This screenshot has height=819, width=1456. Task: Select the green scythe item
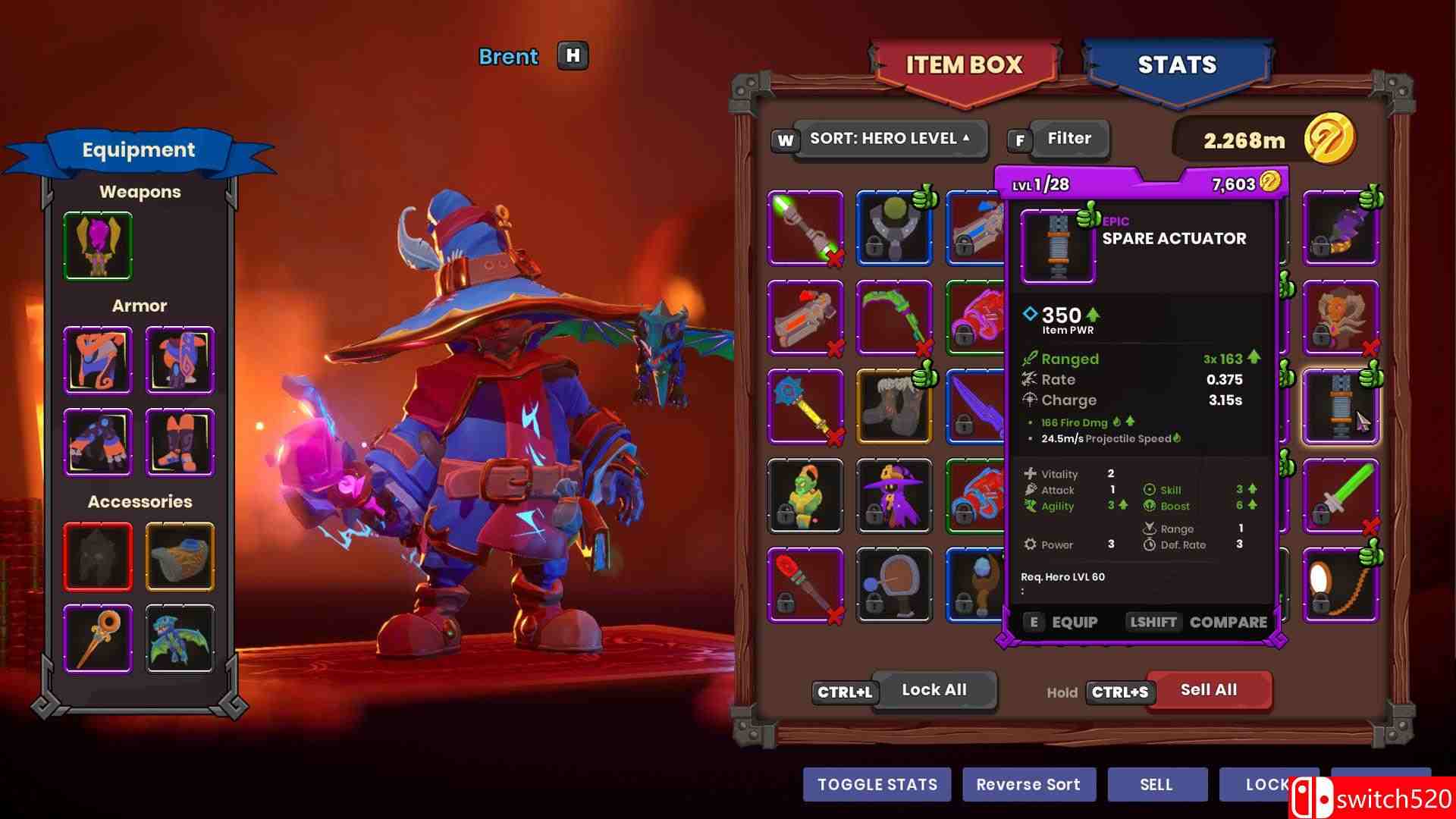(894, 318)
